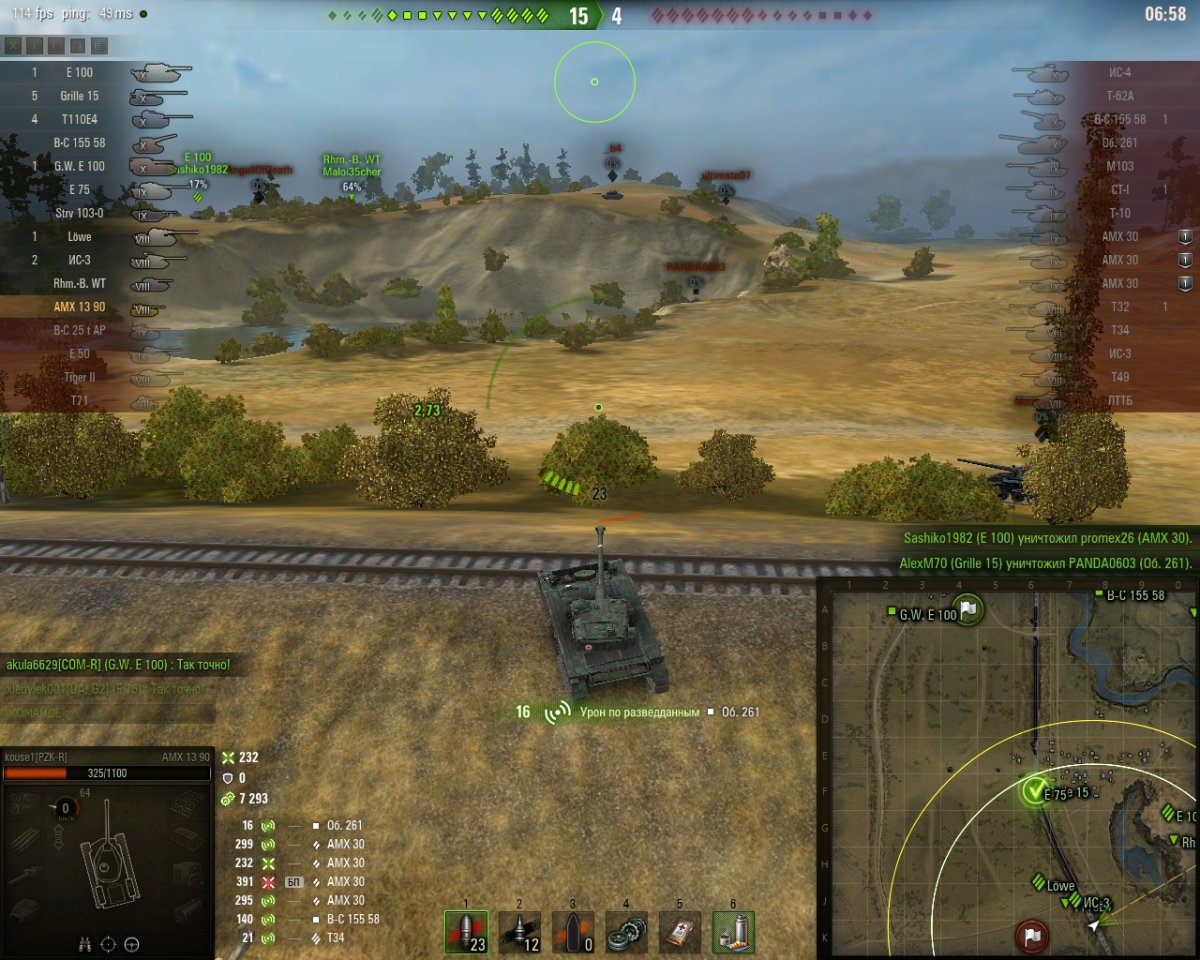
Task: Click the binoculars icon in the damage panel
Action: pyautogui.click(x=87, y=943)
